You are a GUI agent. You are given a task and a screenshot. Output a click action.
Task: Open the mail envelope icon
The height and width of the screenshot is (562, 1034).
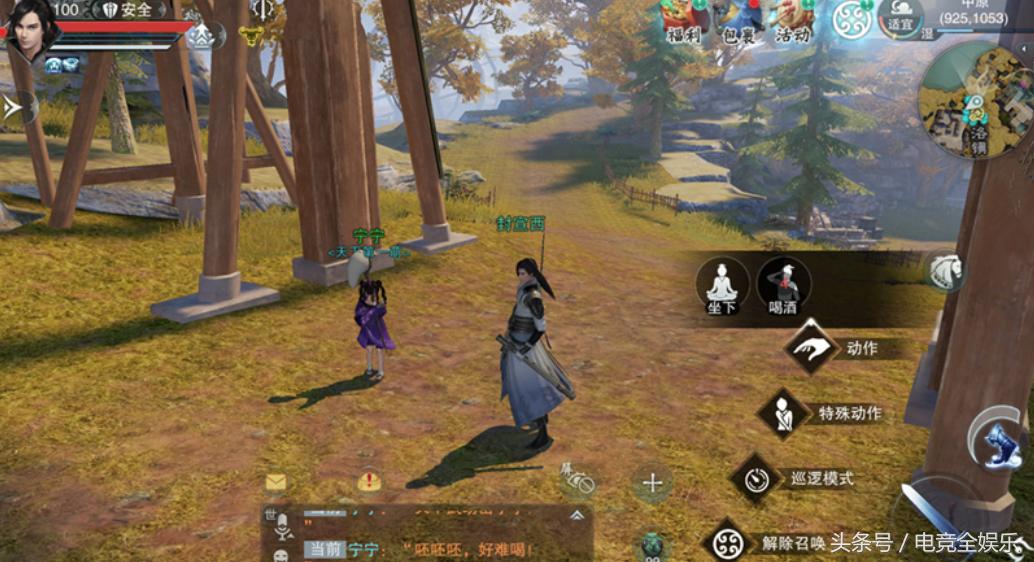coord(276,482)
